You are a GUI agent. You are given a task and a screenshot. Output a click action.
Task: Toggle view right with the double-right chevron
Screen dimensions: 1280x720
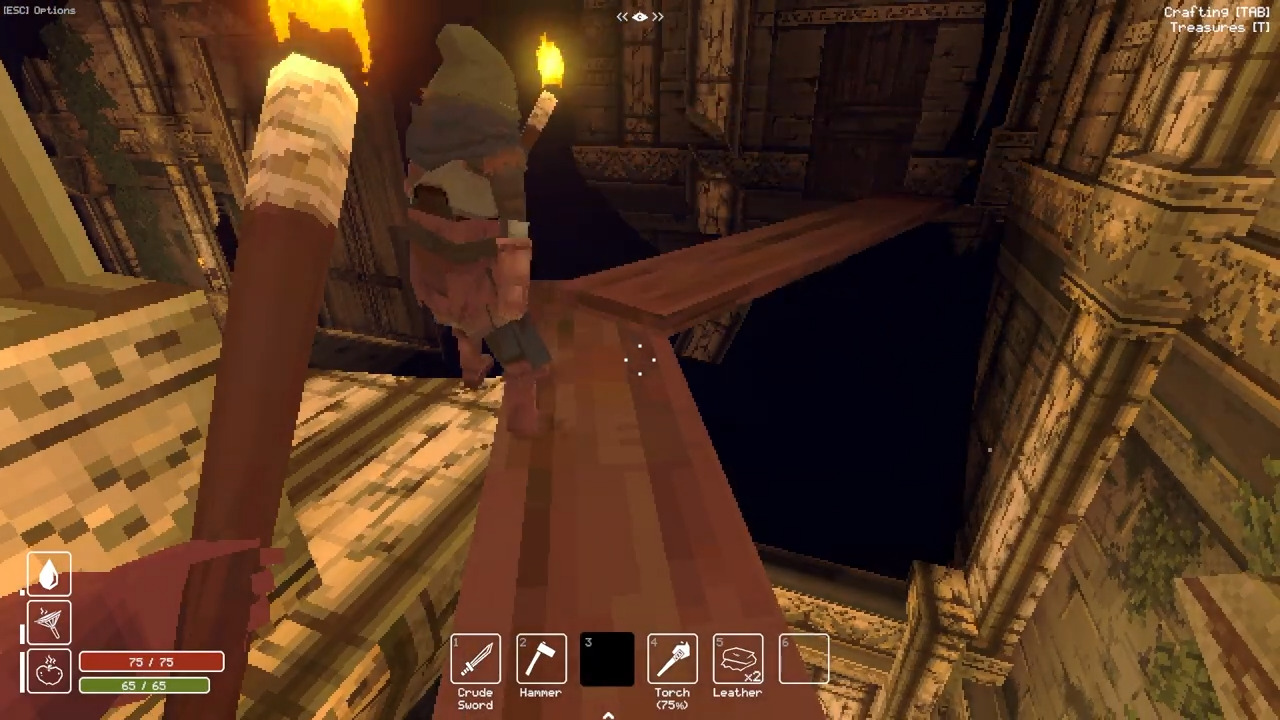point(660,16)
